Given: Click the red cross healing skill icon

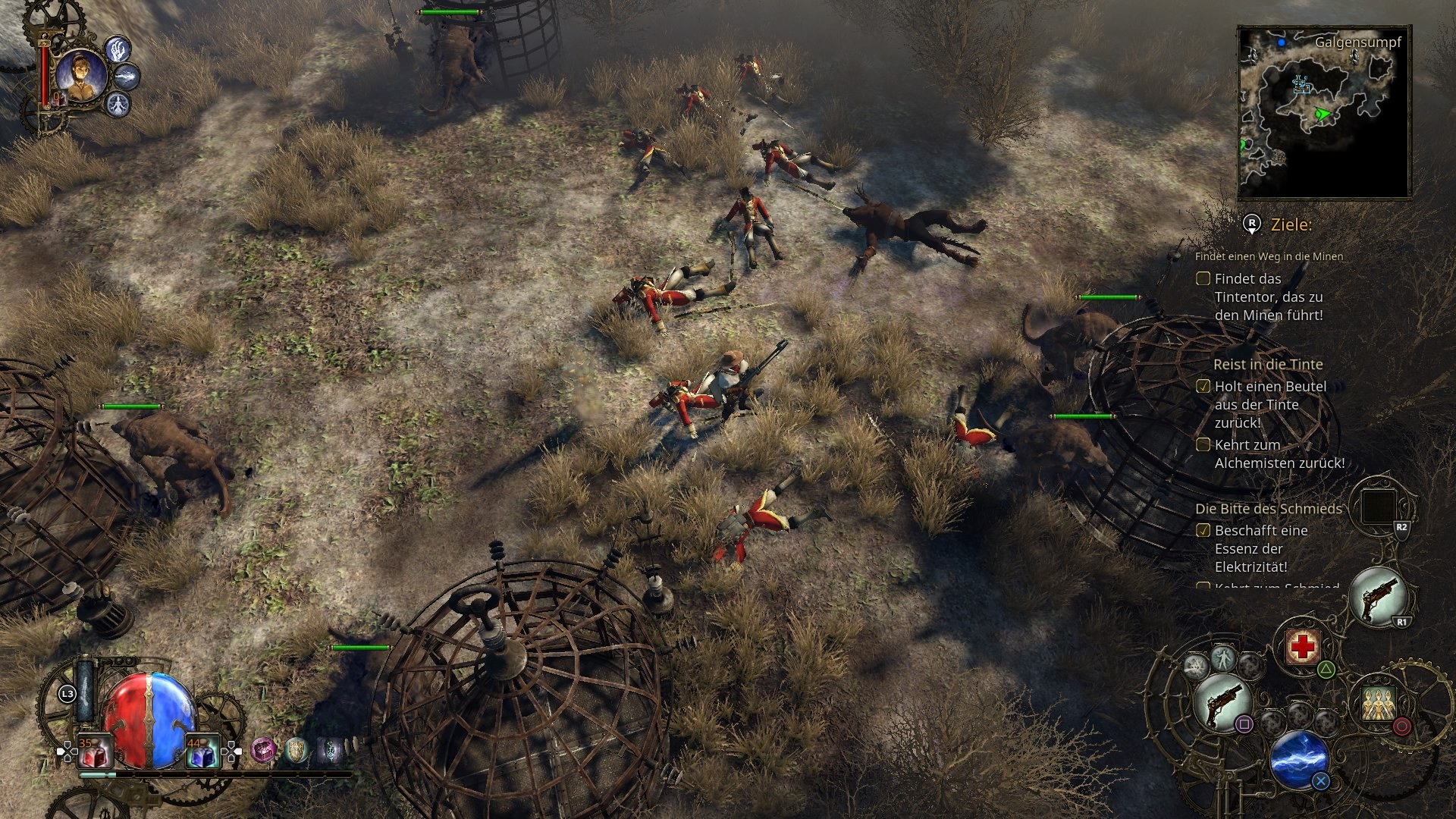Looking at the screenshot, I should point(1301,646).
